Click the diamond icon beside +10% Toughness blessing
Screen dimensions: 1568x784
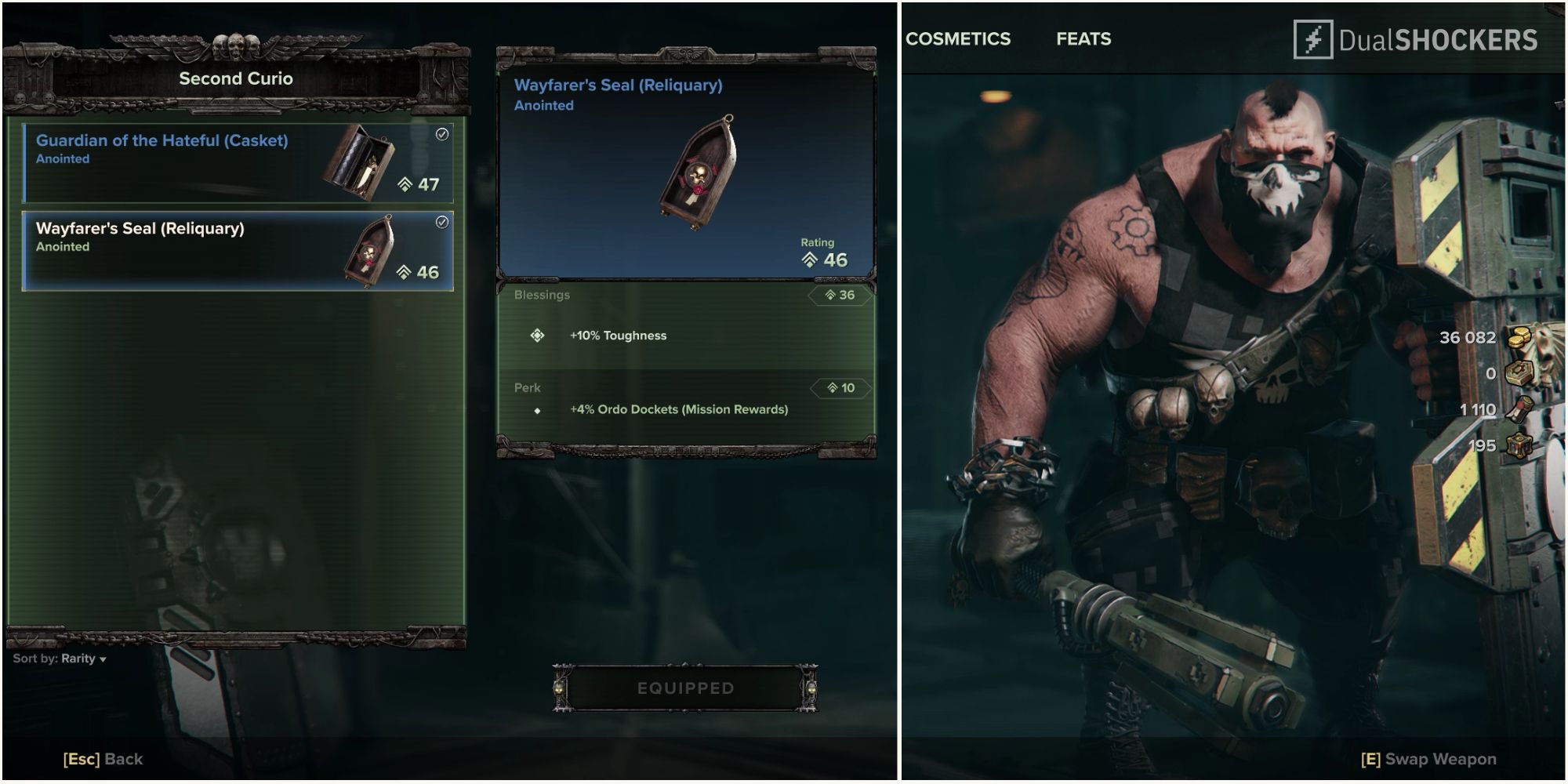click(537, 335)
